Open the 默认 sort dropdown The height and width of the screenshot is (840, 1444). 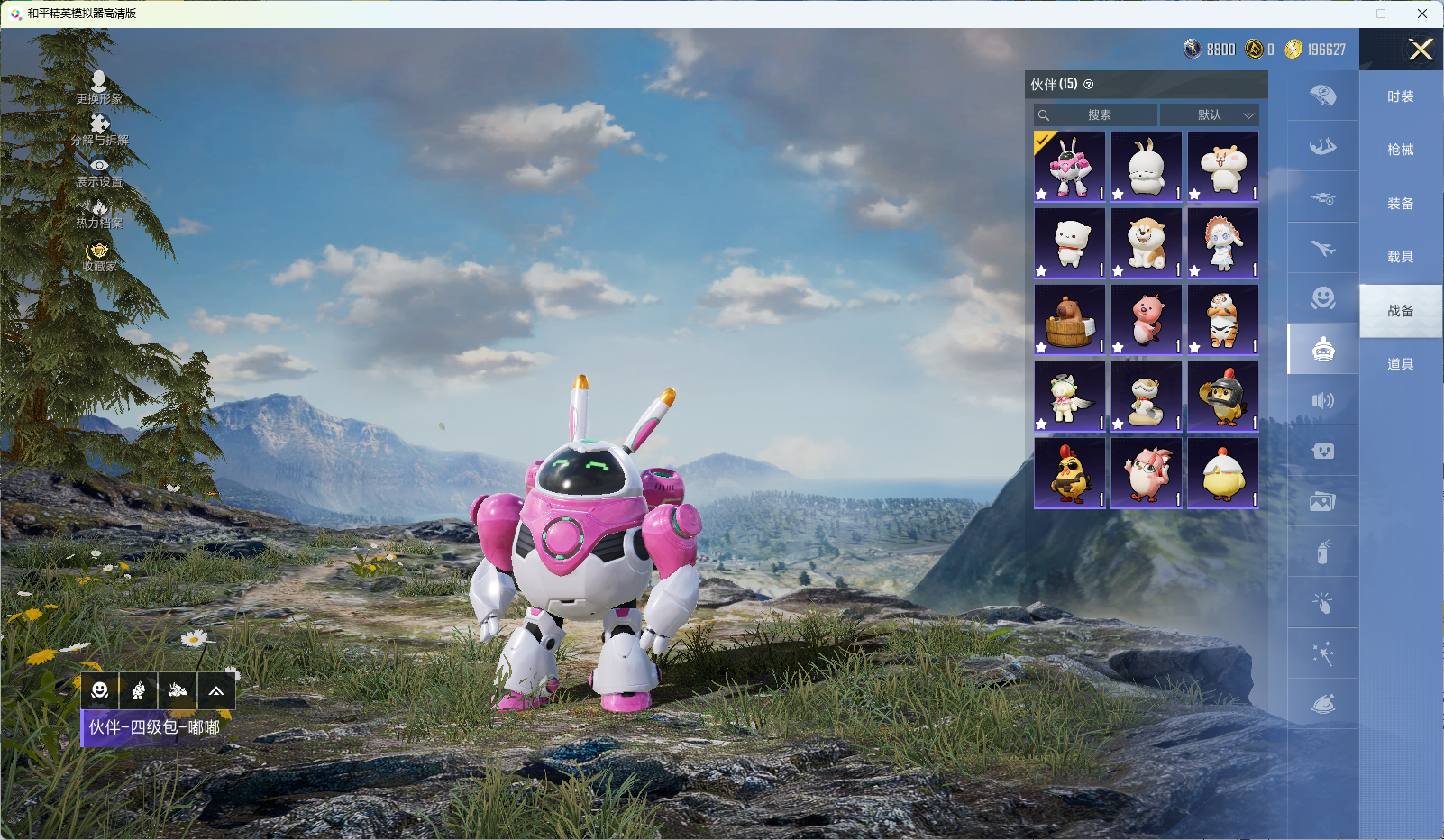1210,115
